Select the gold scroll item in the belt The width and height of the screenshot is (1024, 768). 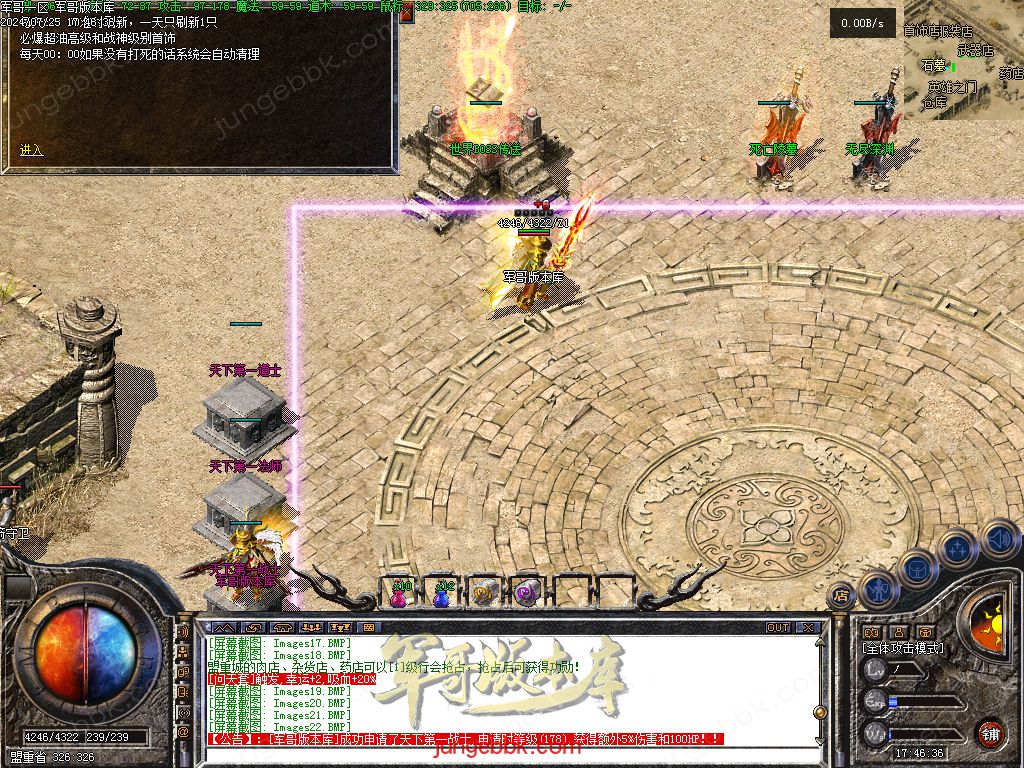(x=483, y=593)
